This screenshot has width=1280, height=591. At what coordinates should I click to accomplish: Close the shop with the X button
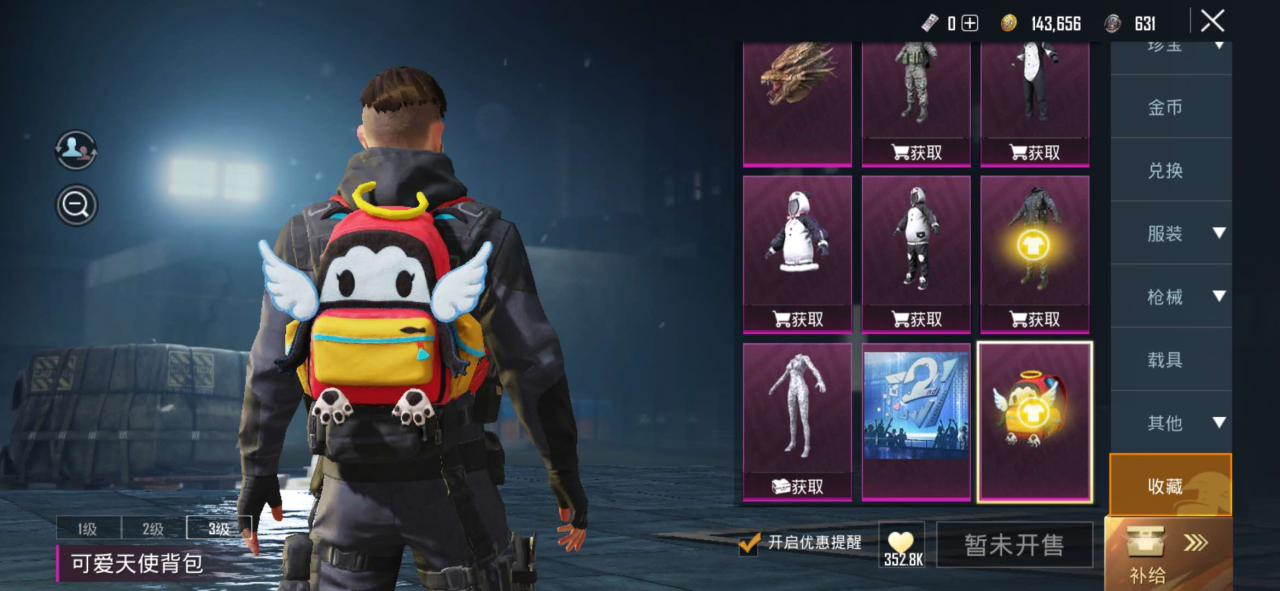pyautogui.click(x=1212, y=21)
